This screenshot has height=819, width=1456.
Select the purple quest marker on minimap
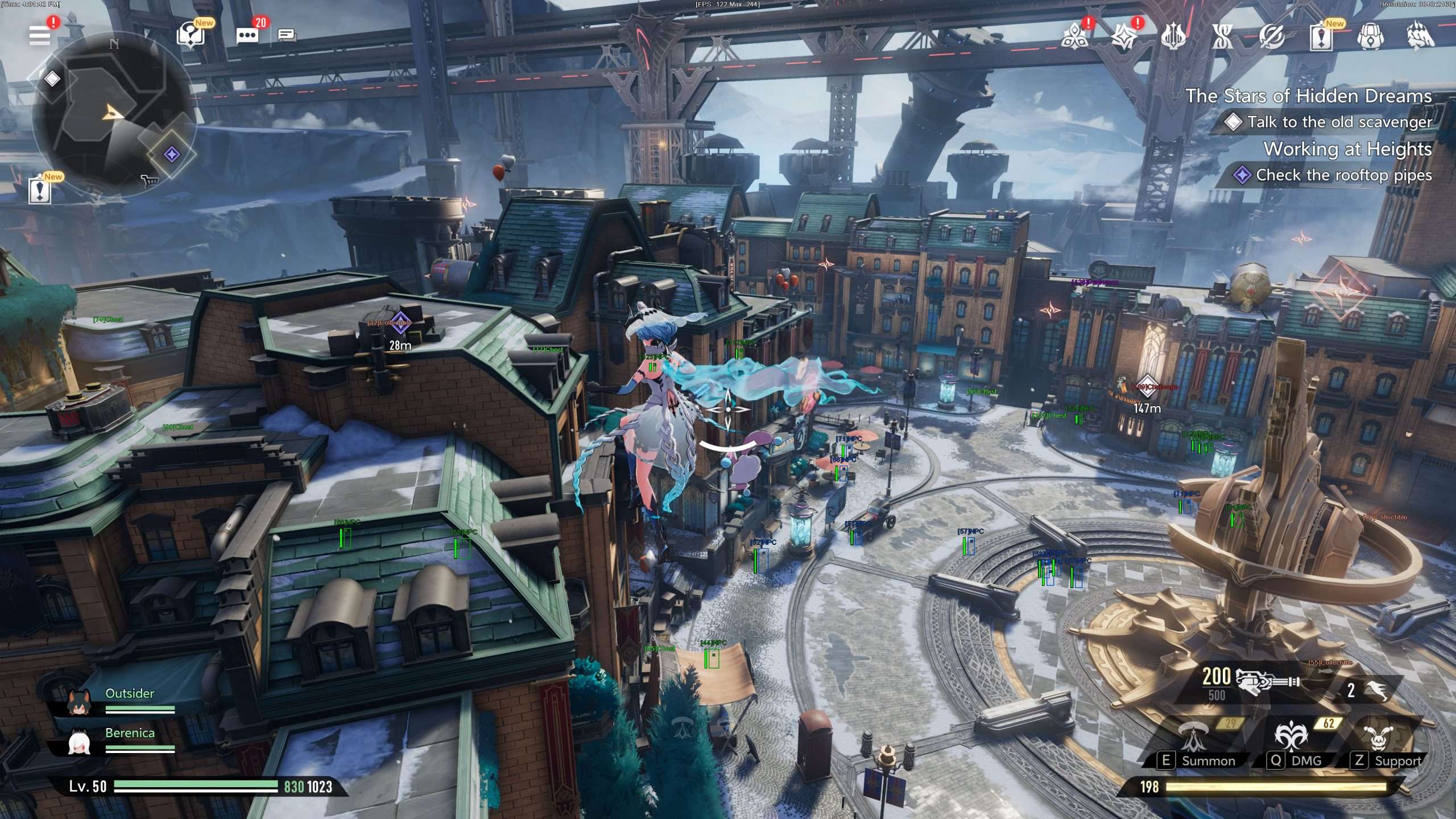pyautogui.click(x=172, y=154)
